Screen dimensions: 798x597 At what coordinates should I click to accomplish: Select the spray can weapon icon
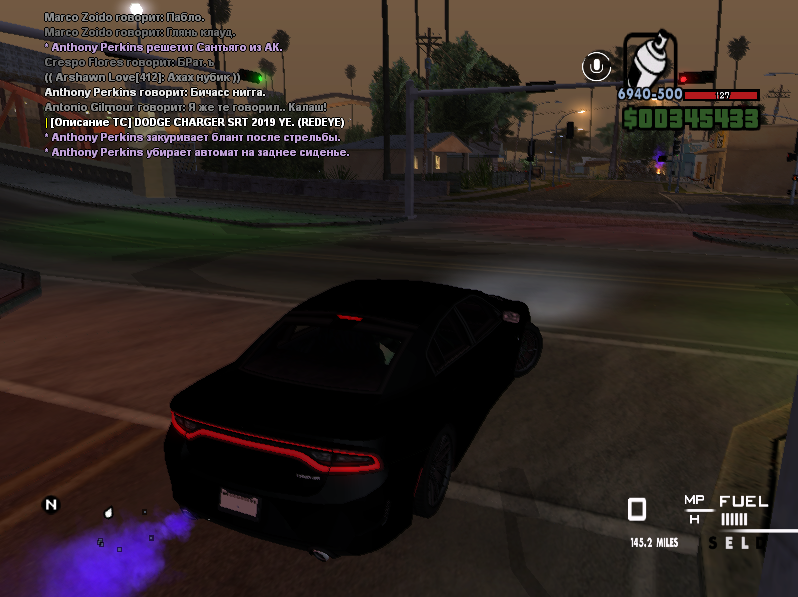[x=650, y=62]
